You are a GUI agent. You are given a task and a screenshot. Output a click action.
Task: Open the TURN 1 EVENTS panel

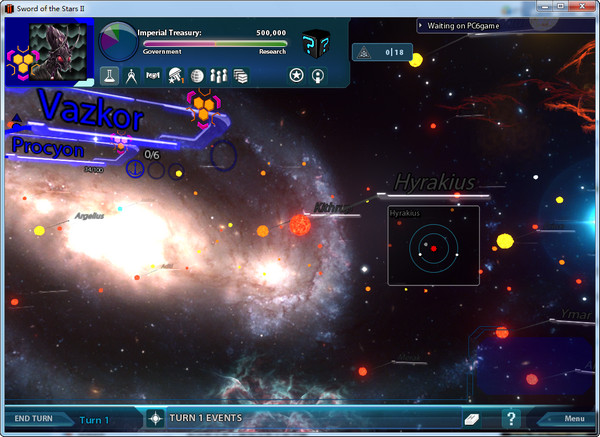click(205, 418)
